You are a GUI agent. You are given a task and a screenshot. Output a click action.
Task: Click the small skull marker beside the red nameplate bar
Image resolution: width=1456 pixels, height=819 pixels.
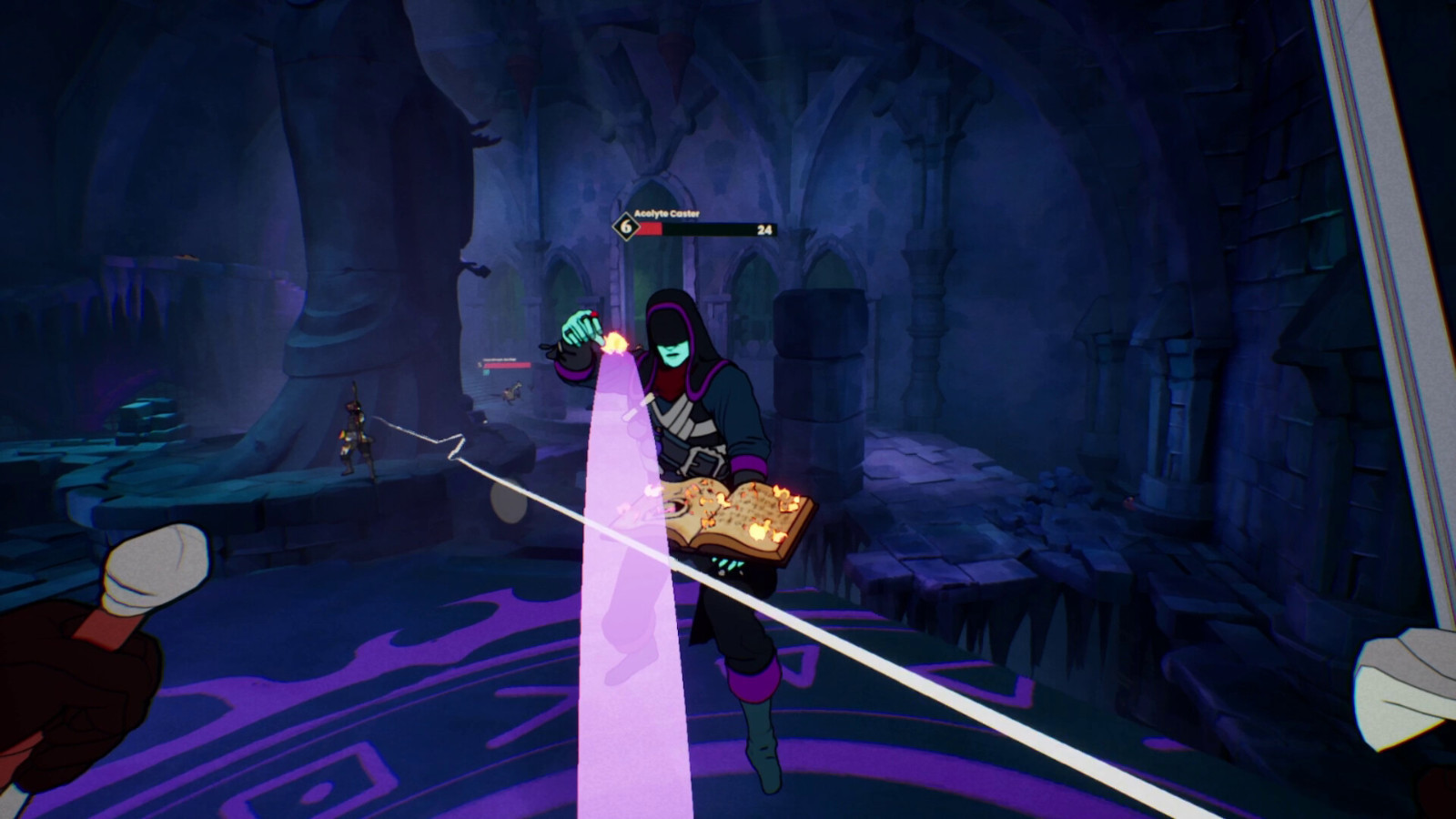[x=480, y=365]
